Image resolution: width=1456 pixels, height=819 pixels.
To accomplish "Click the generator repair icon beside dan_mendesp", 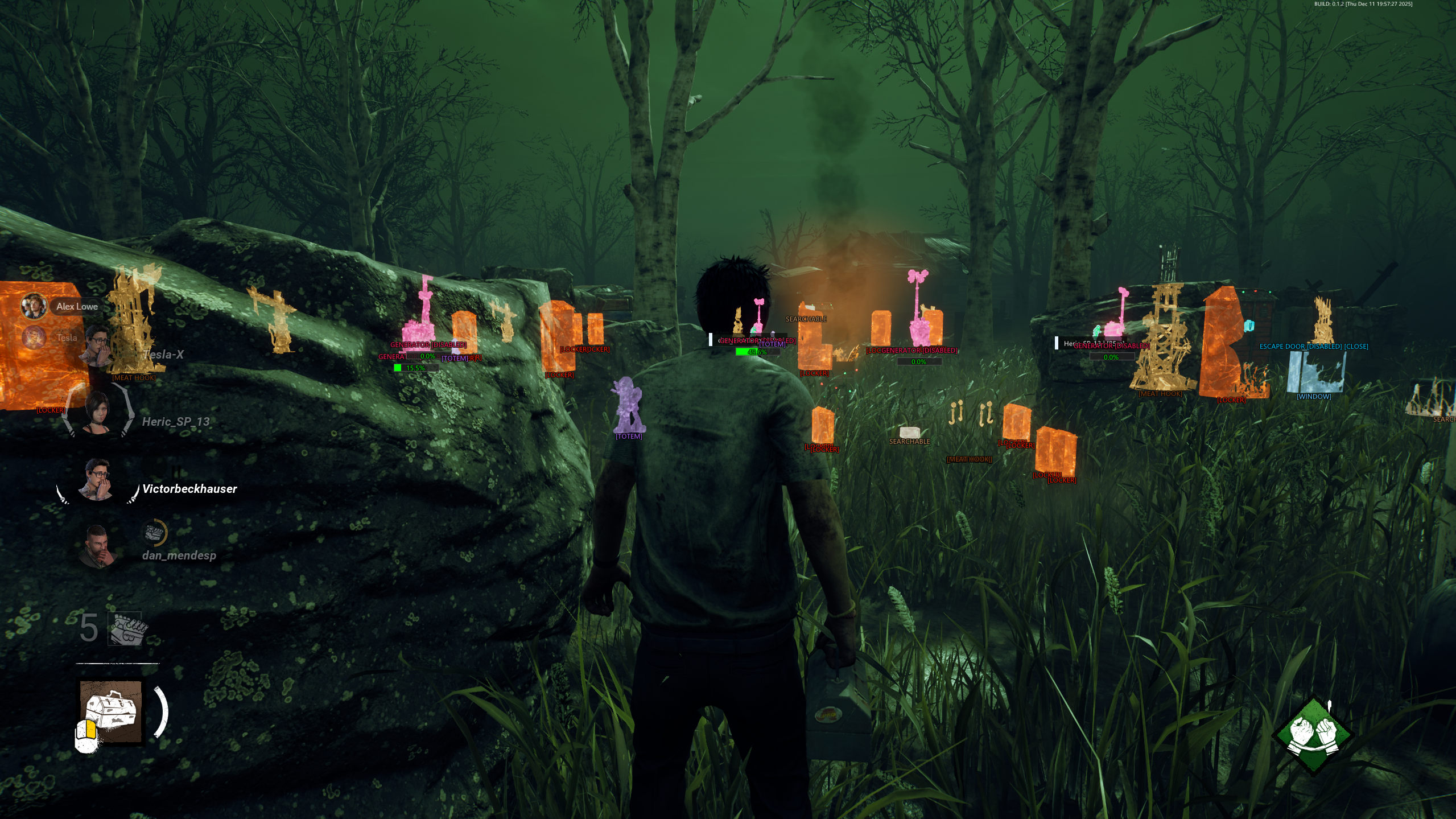I will [154, 533].
